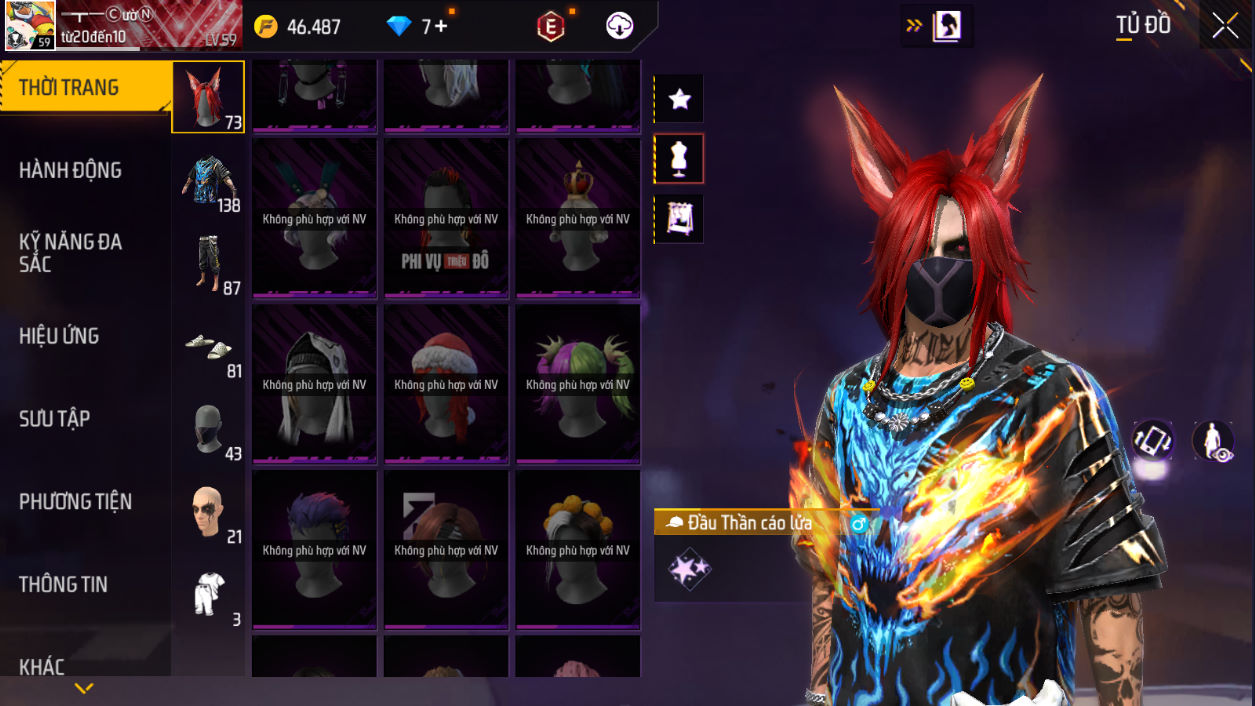1255x706 pixels.
Task: Switch to the Hành Động tab
Action: [70, 170]
